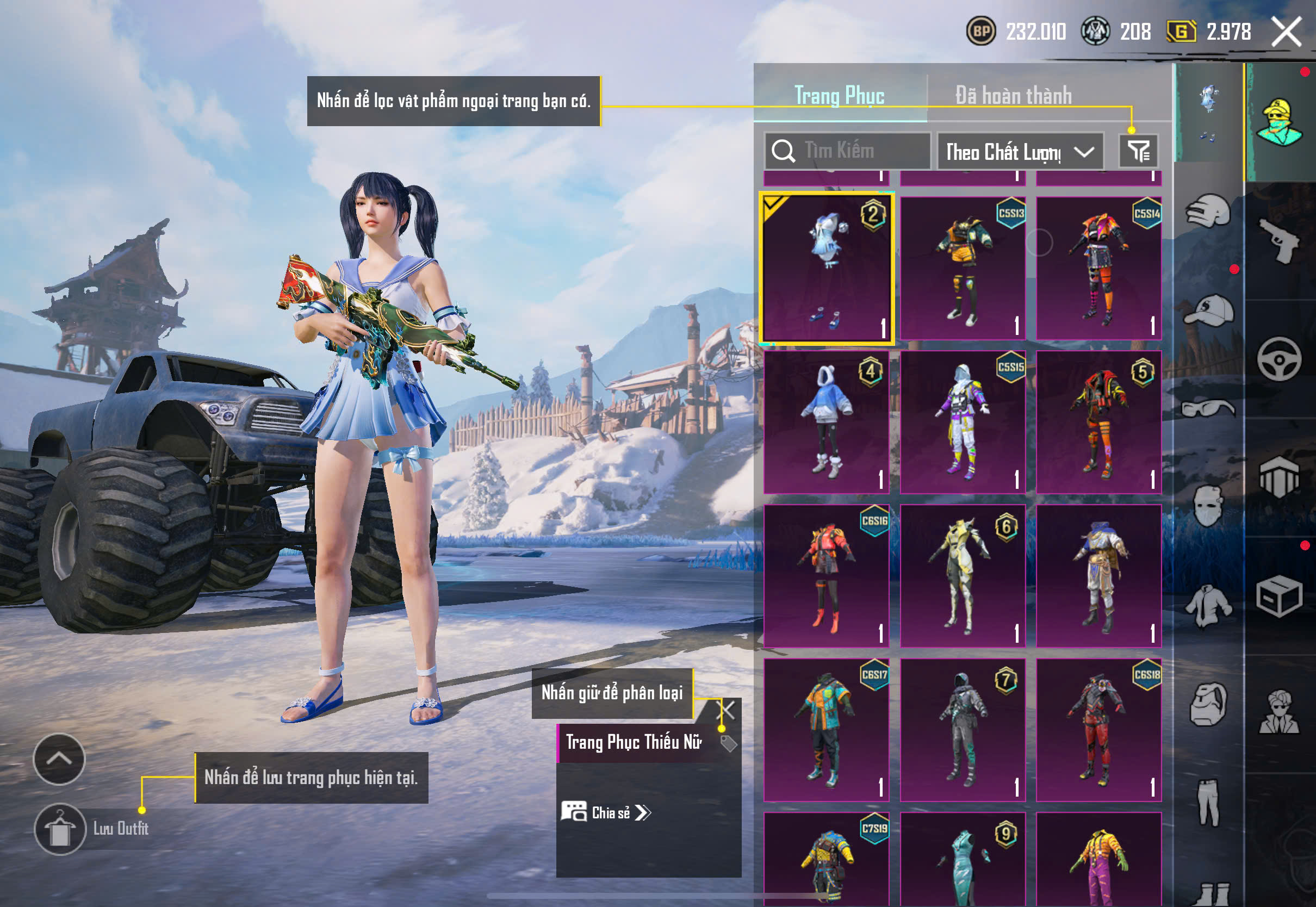Save the look with Lưu Outfit
Image resolution: width=1316 pixels, height=907 pixels.
(x=60, y=829)
